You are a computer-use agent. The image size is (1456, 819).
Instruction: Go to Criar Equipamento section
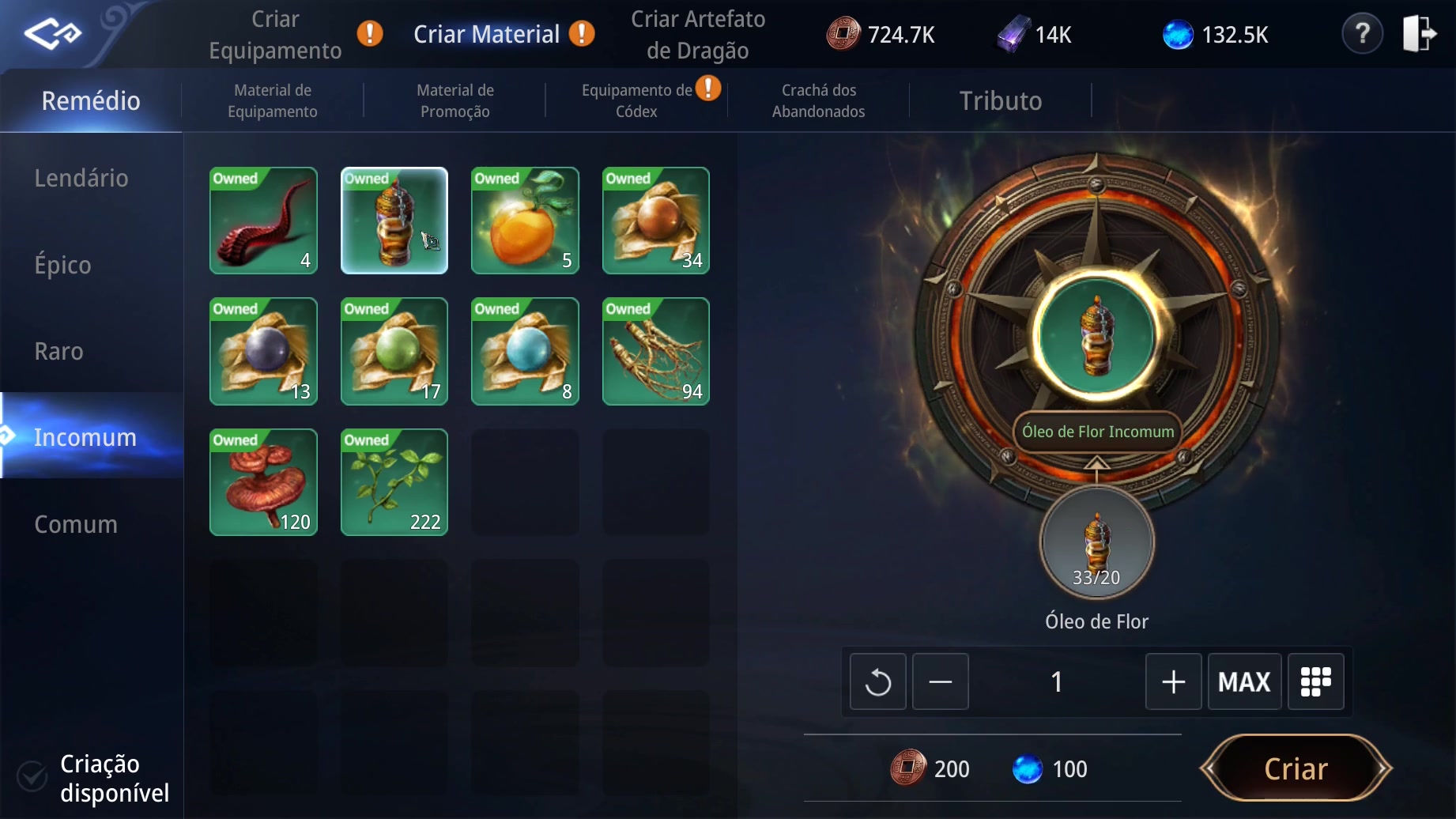click(275, 35)
